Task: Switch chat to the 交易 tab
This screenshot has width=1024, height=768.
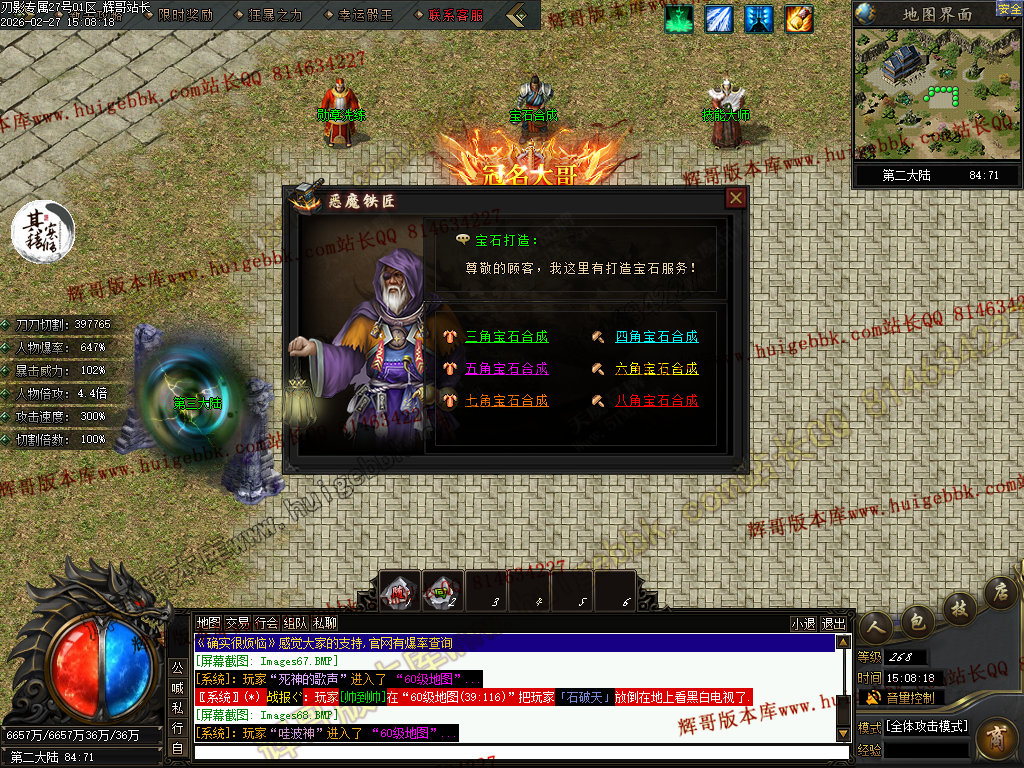Action: pyautogui.click(x=237, y=622)
